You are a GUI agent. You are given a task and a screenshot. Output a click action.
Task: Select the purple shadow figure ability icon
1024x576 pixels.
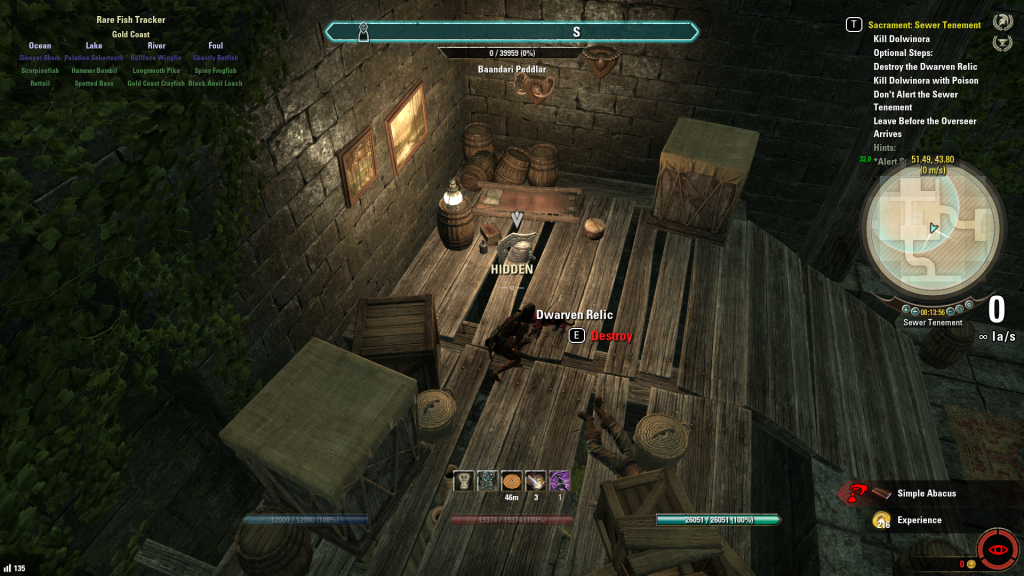pyautogui.click(x=559, y=480)
